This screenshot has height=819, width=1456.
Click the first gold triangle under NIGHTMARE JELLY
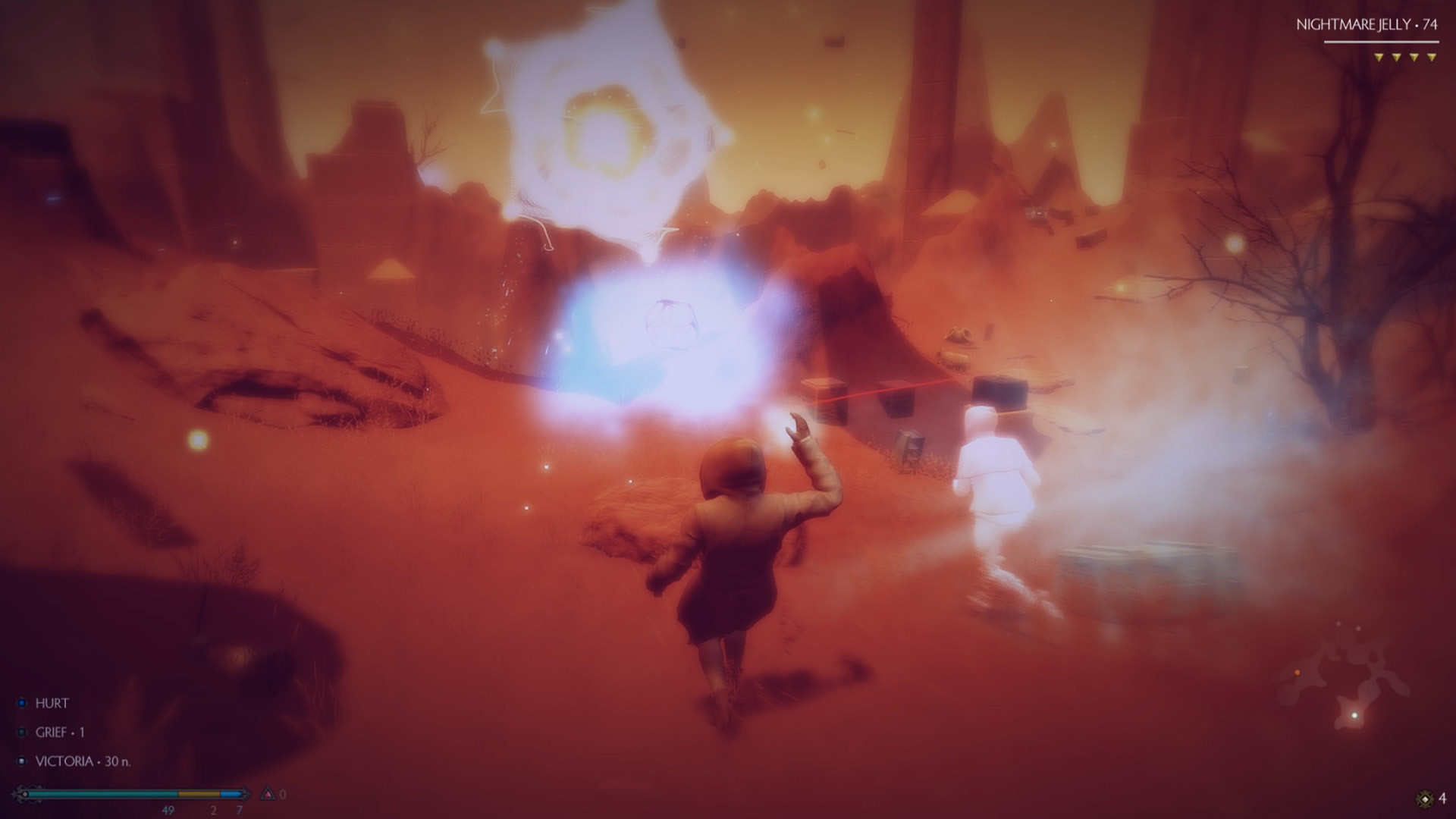click(1379, 57)
